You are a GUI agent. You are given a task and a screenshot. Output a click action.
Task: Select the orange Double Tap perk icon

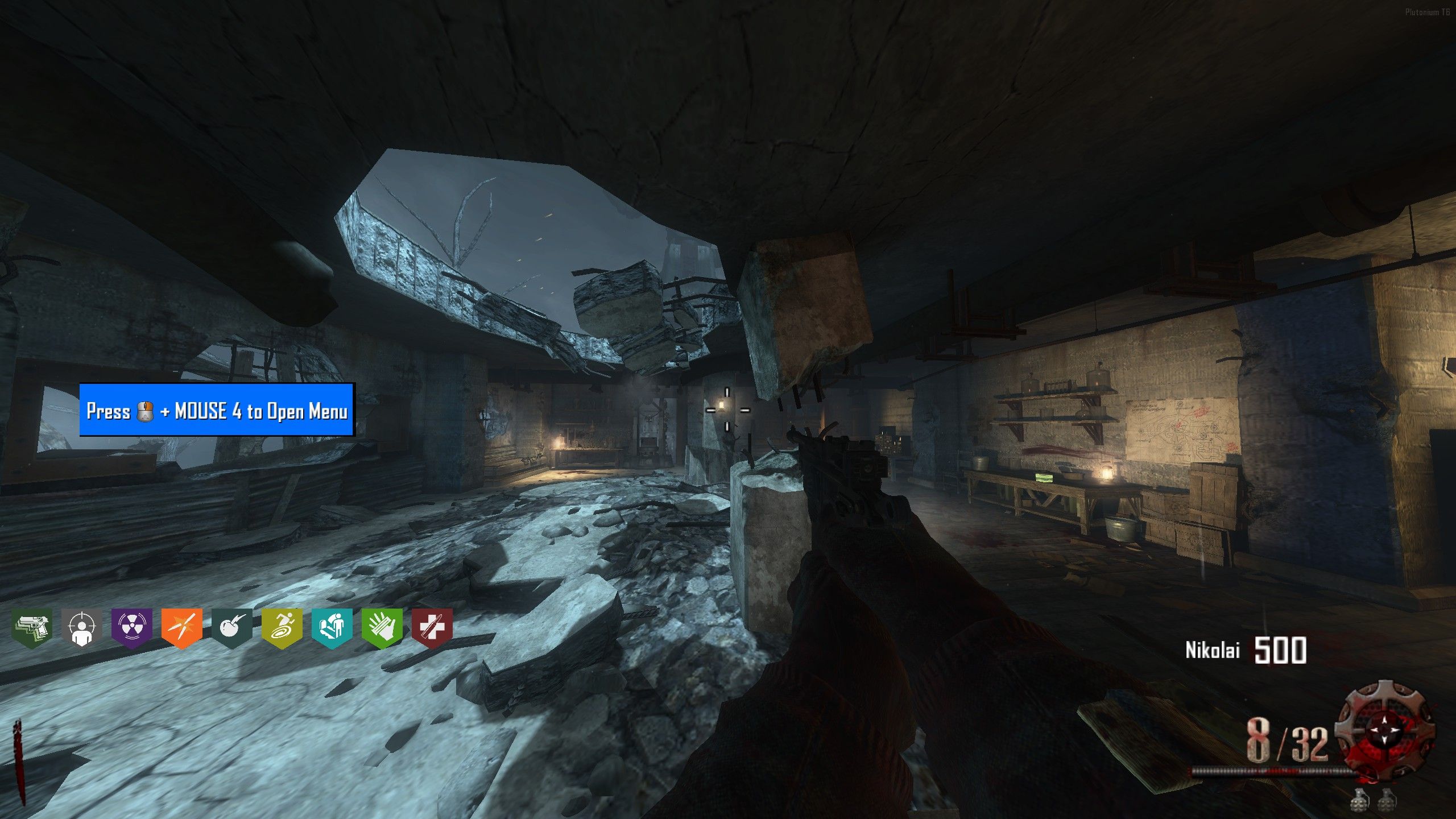[182, 627]
